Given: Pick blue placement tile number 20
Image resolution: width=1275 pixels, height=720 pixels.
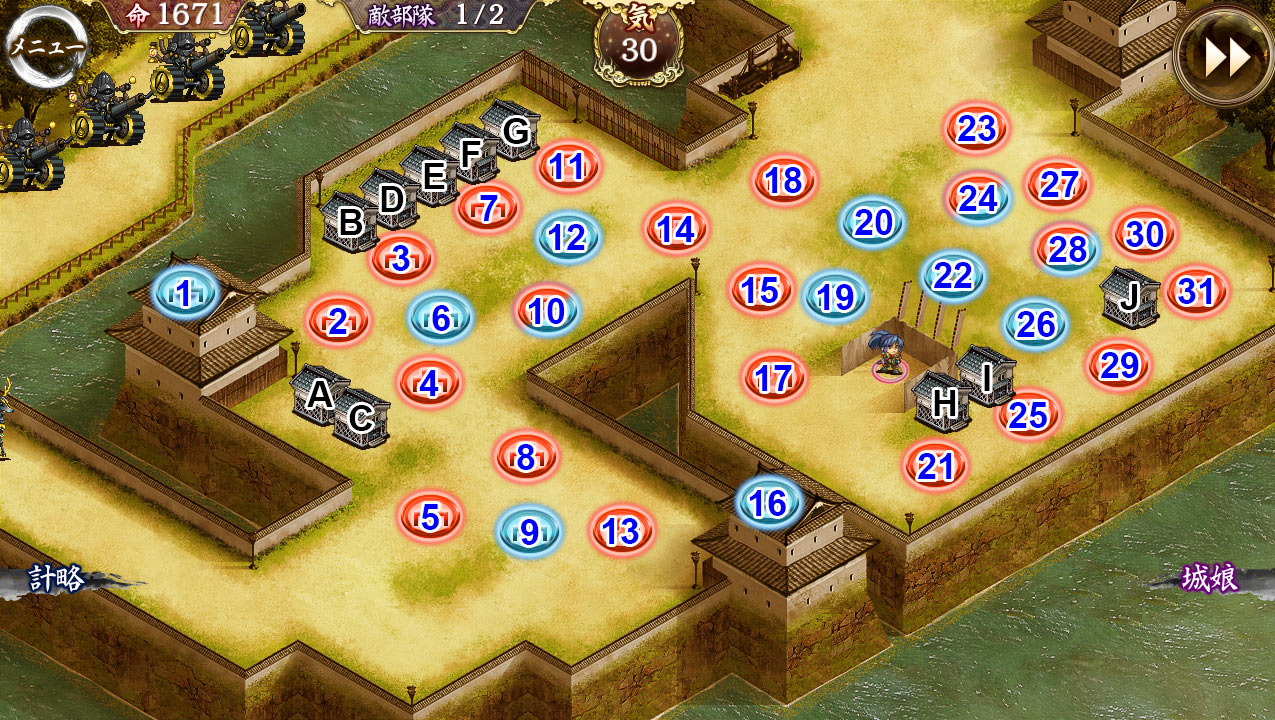Looking at the screenshot, I should pyautogui.click(x=873, y=222).
